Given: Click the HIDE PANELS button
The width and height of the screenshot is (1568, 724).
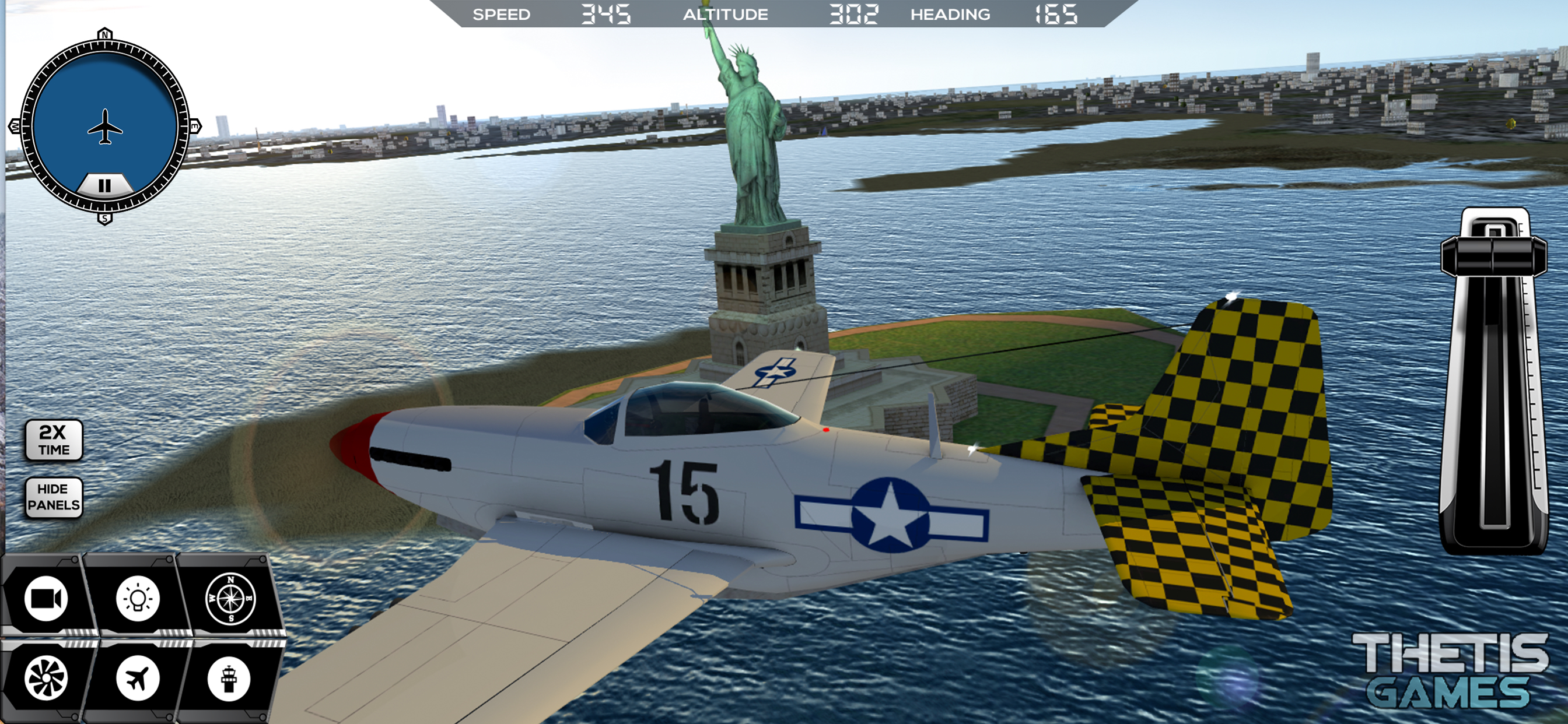Looking at the screenshot, I should (54, 497).
